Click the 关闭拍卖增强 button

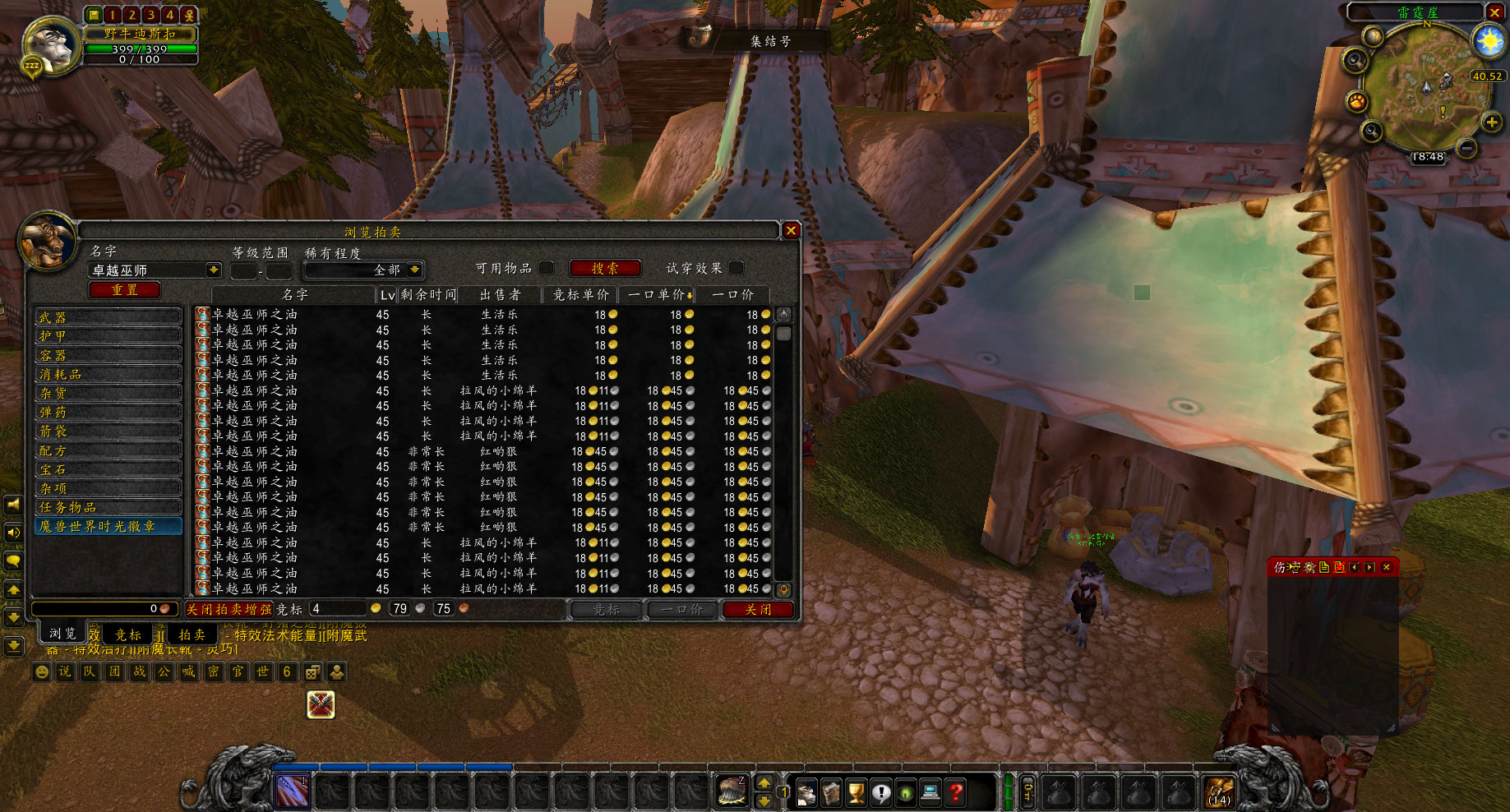pos(229,609)
